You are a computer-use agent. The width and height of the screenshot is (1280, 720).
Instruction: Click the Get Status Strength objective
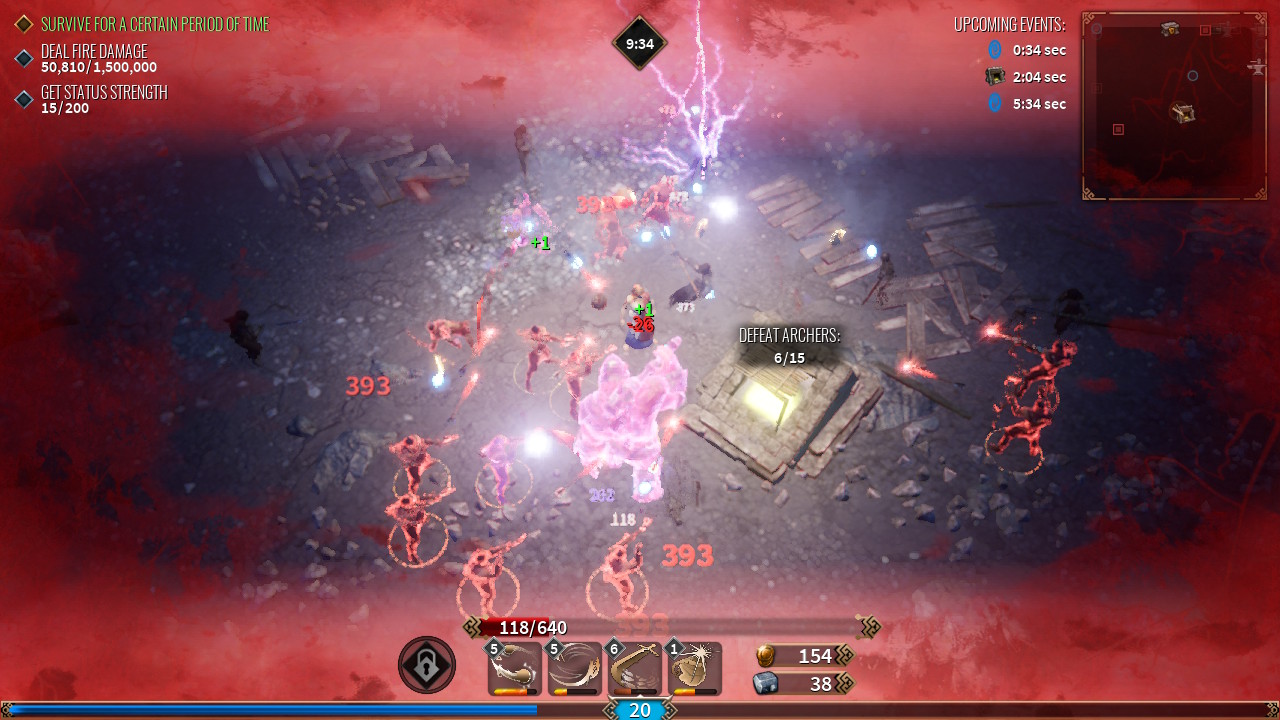104,93
